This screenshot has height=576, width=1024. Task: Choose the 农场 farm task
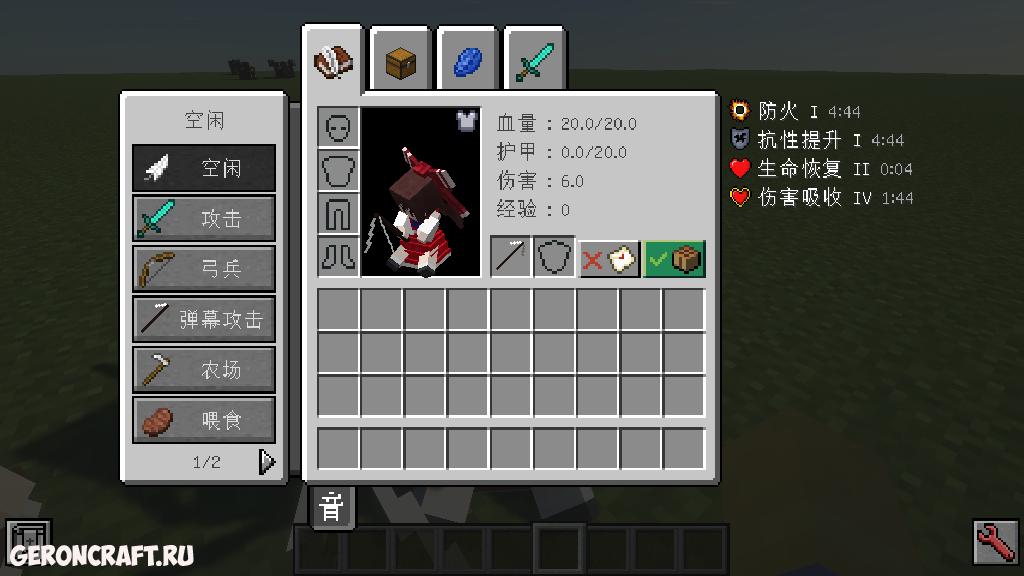pos(204,369)
